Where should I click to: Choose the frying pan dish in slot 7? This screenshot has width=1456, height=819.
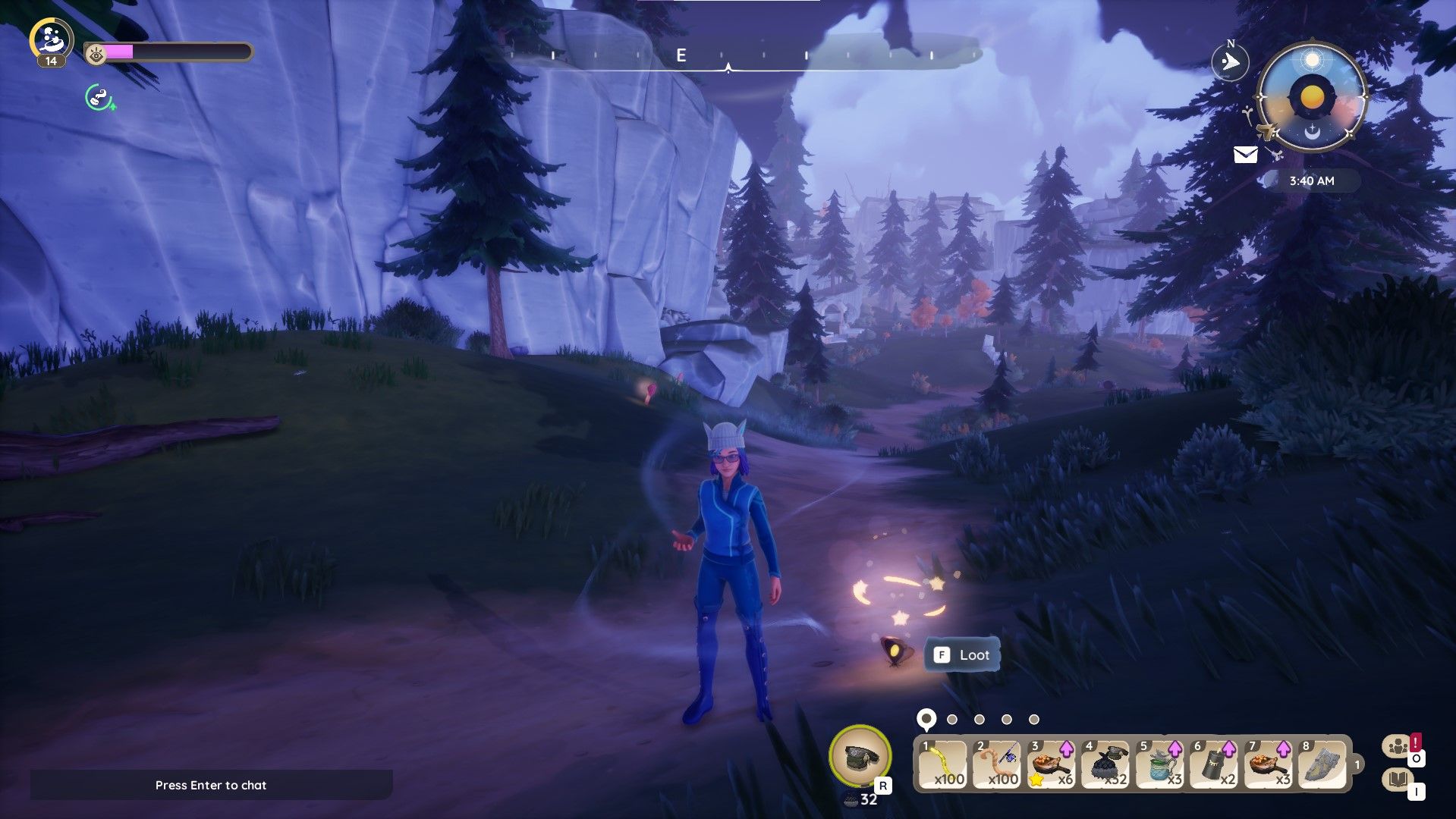[1269, 764]
